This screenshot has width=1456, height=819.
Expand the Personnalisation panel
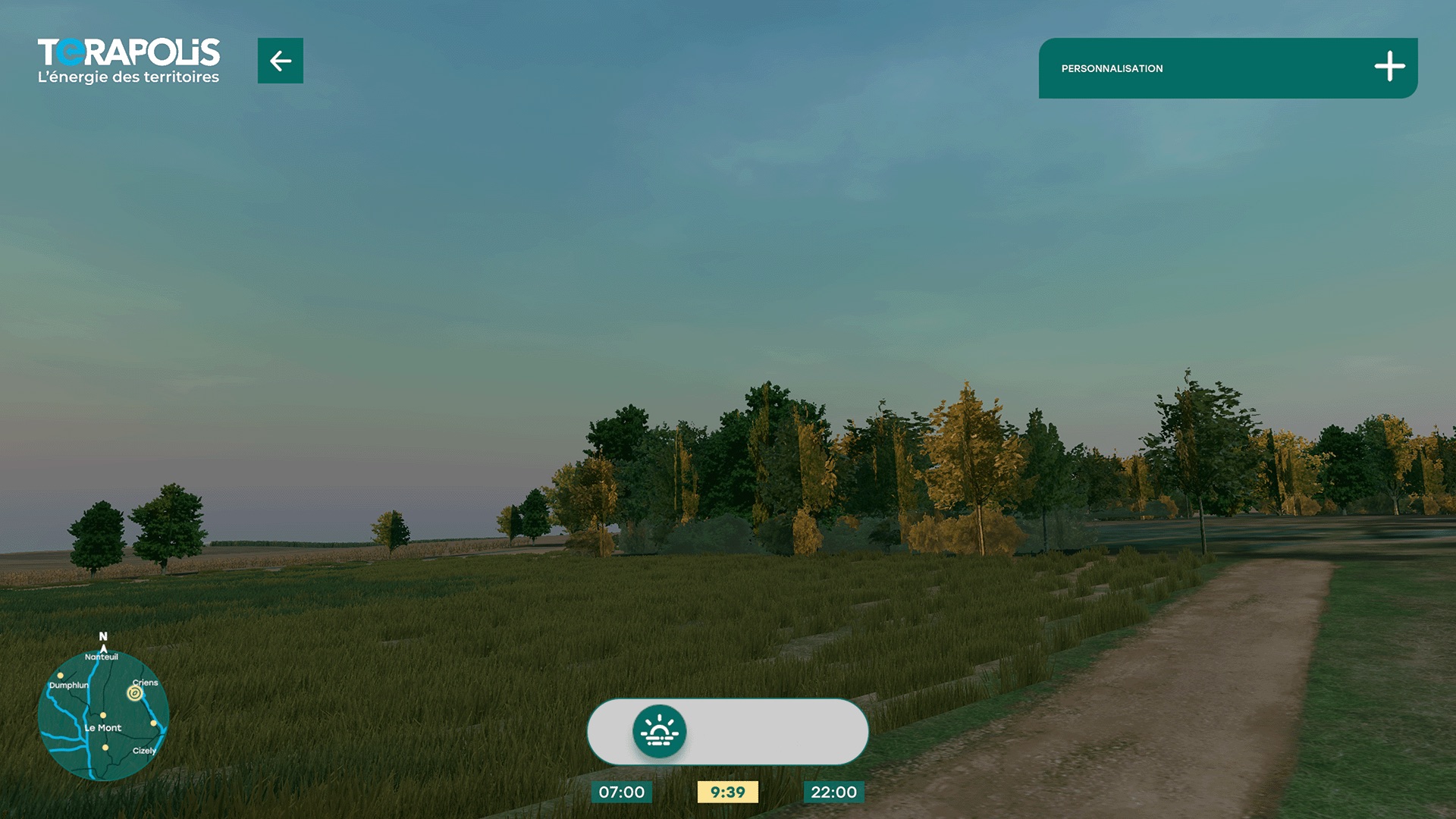(x=1389, y=67)
